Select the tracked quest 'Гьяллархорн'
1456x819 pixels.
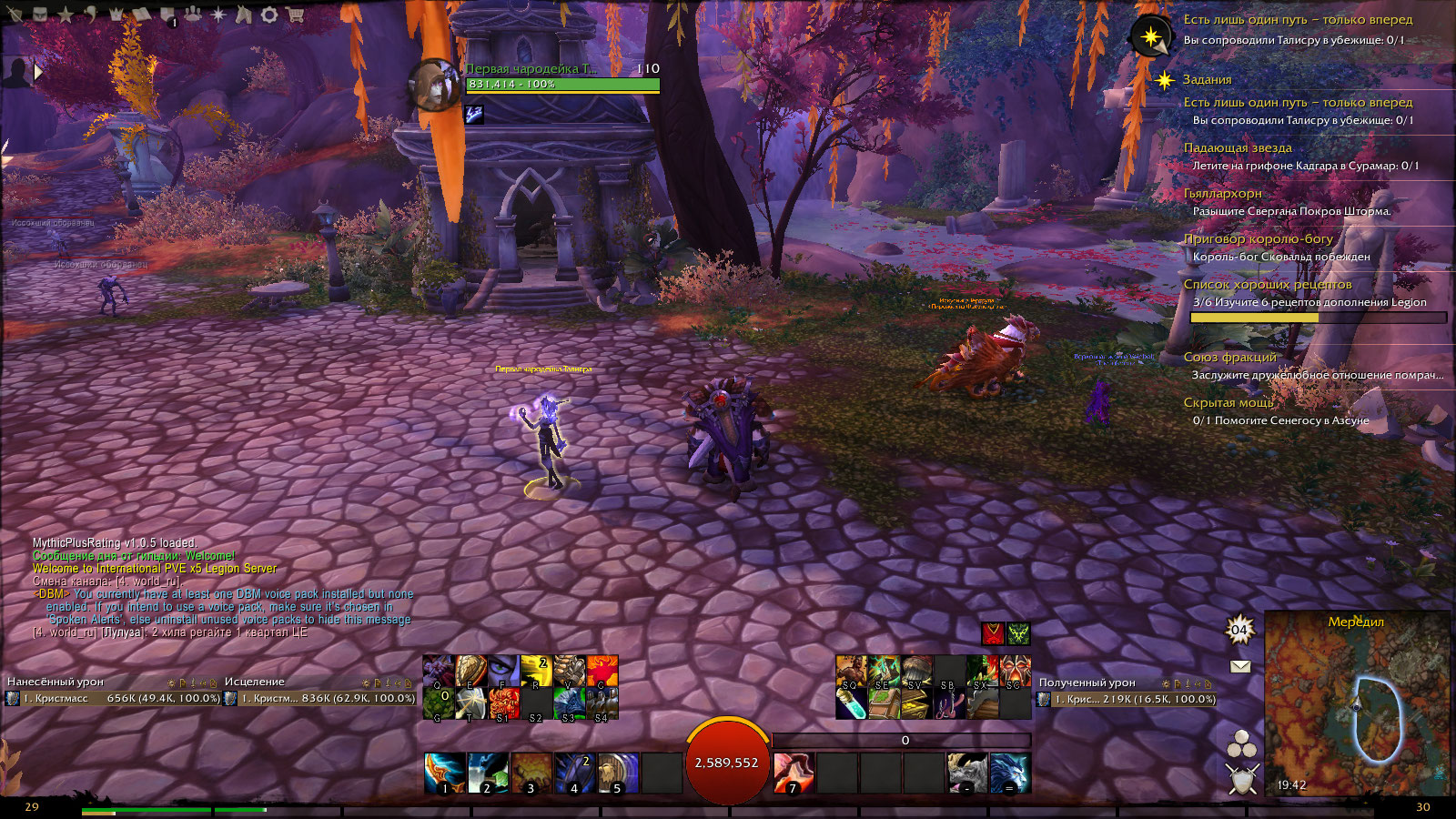click(1222, 193)
